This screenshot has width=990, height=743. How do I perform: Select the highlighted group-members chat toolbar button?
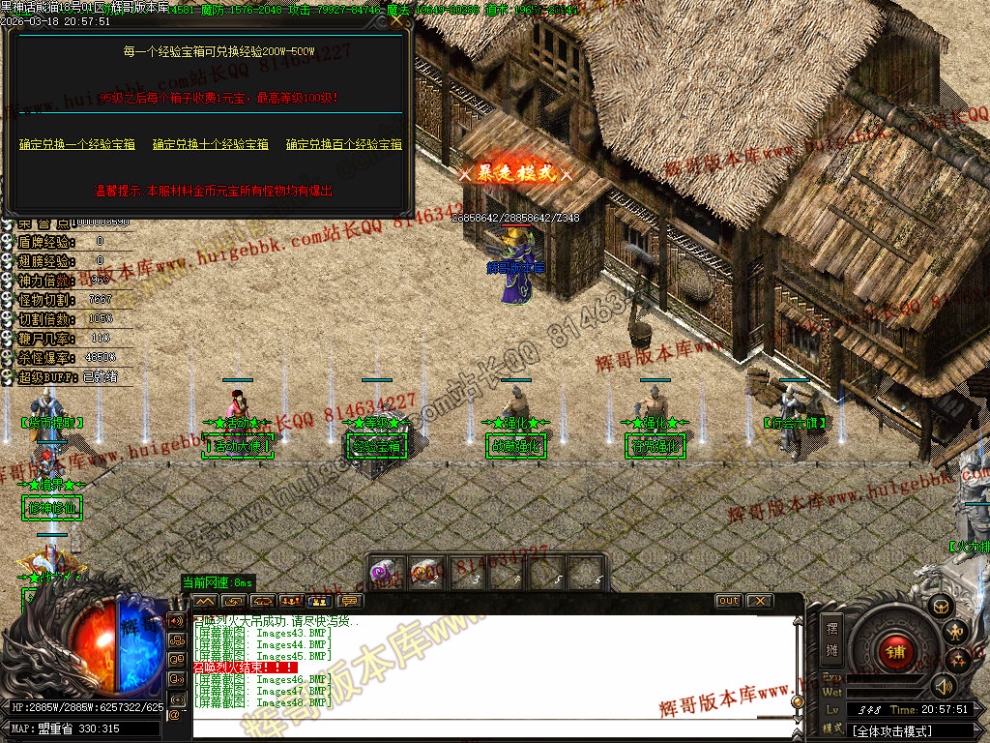click(x=320, y=601)
